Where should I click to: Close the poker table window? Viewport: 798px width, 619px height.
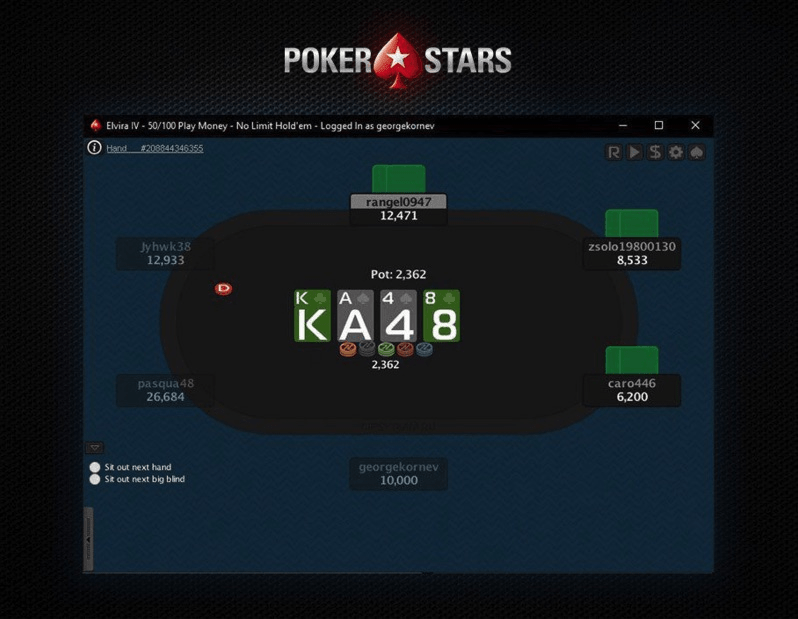695,126
